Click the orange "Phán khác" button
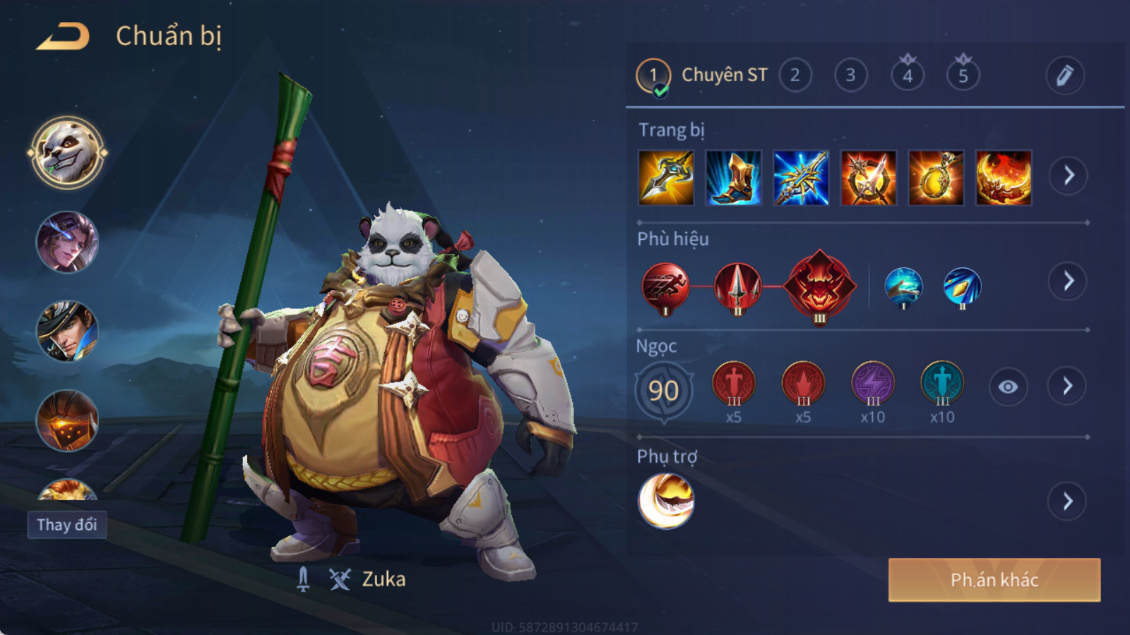 click(994, 580)
